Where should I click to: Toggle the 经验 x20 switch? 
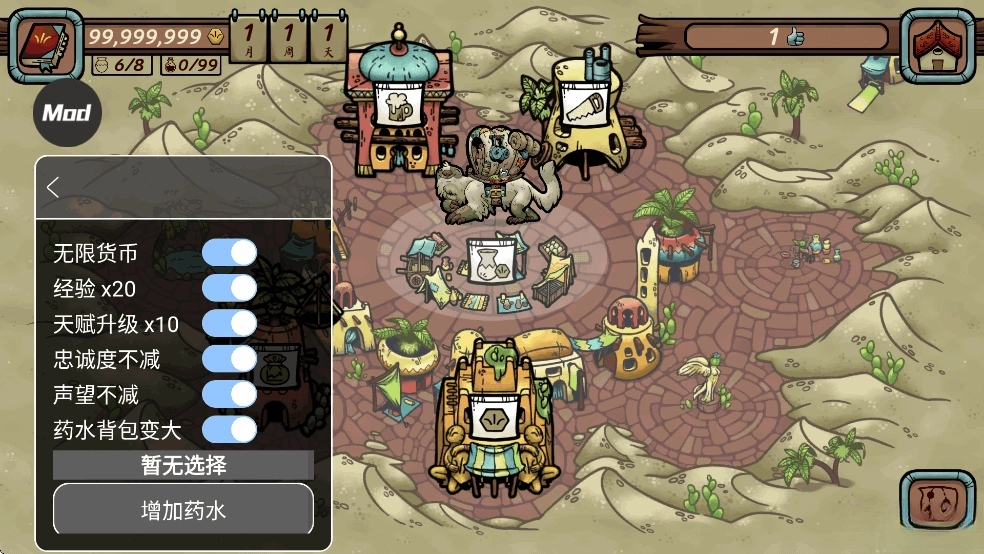230,288
